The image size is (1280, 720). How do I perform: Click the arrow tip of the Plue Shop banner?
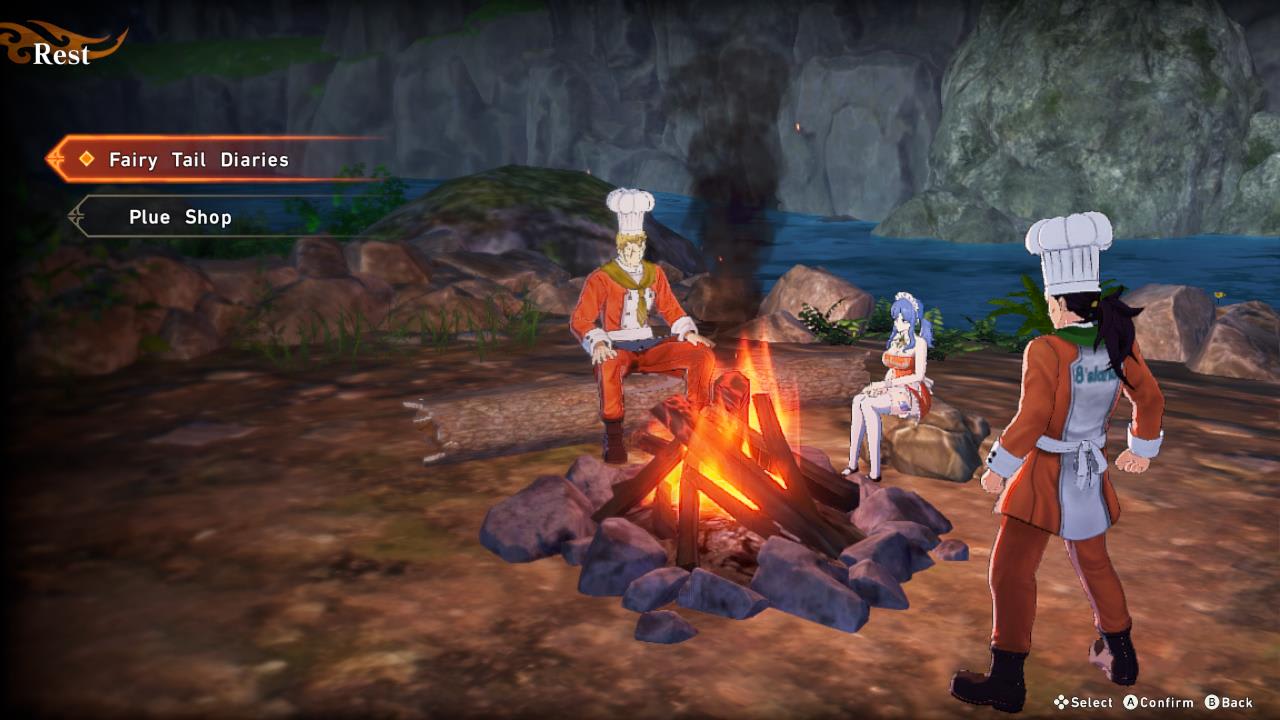pyautogui.click(x=72, y=217)
